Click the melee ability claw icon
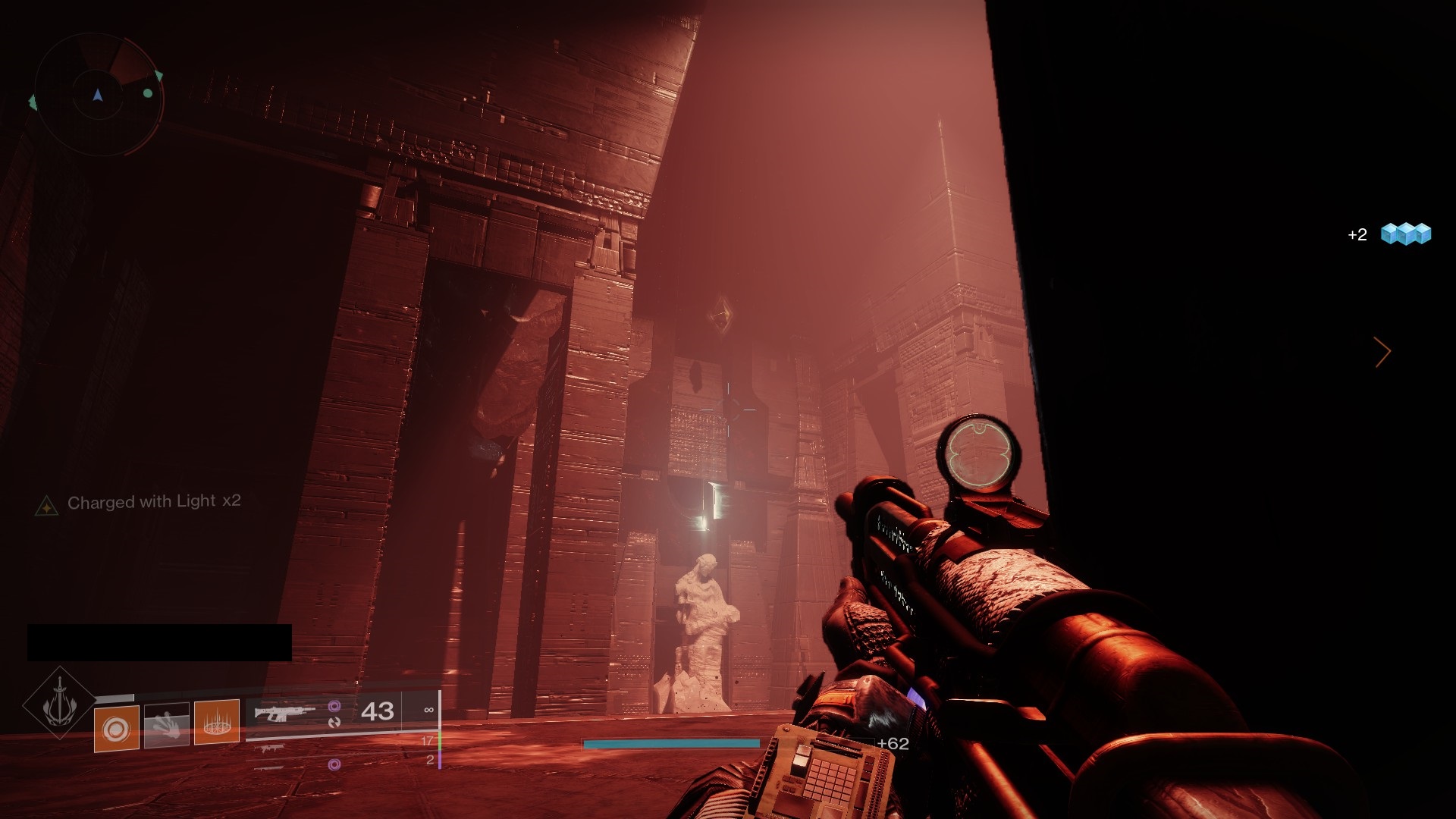 [167, 724]
